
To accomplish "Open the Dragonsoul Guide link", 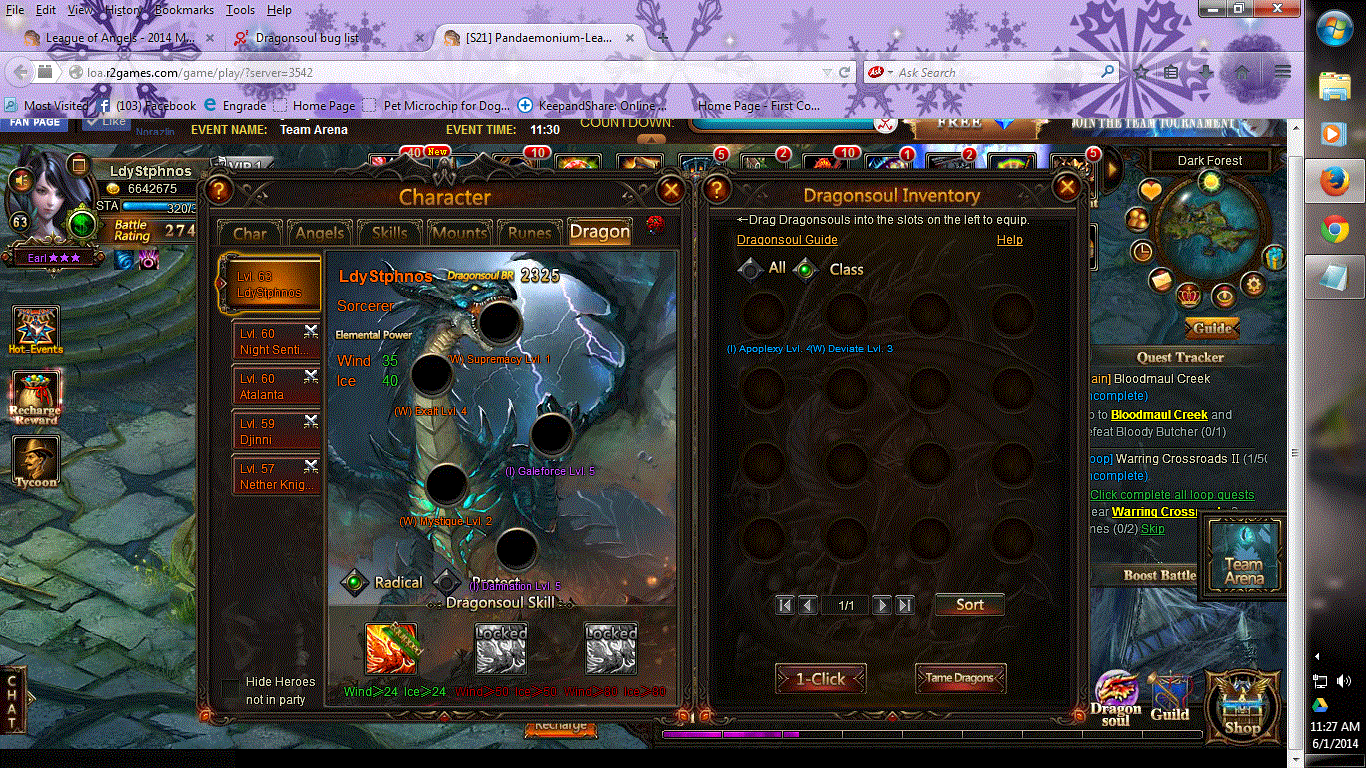I will click(x=787, y=240).
